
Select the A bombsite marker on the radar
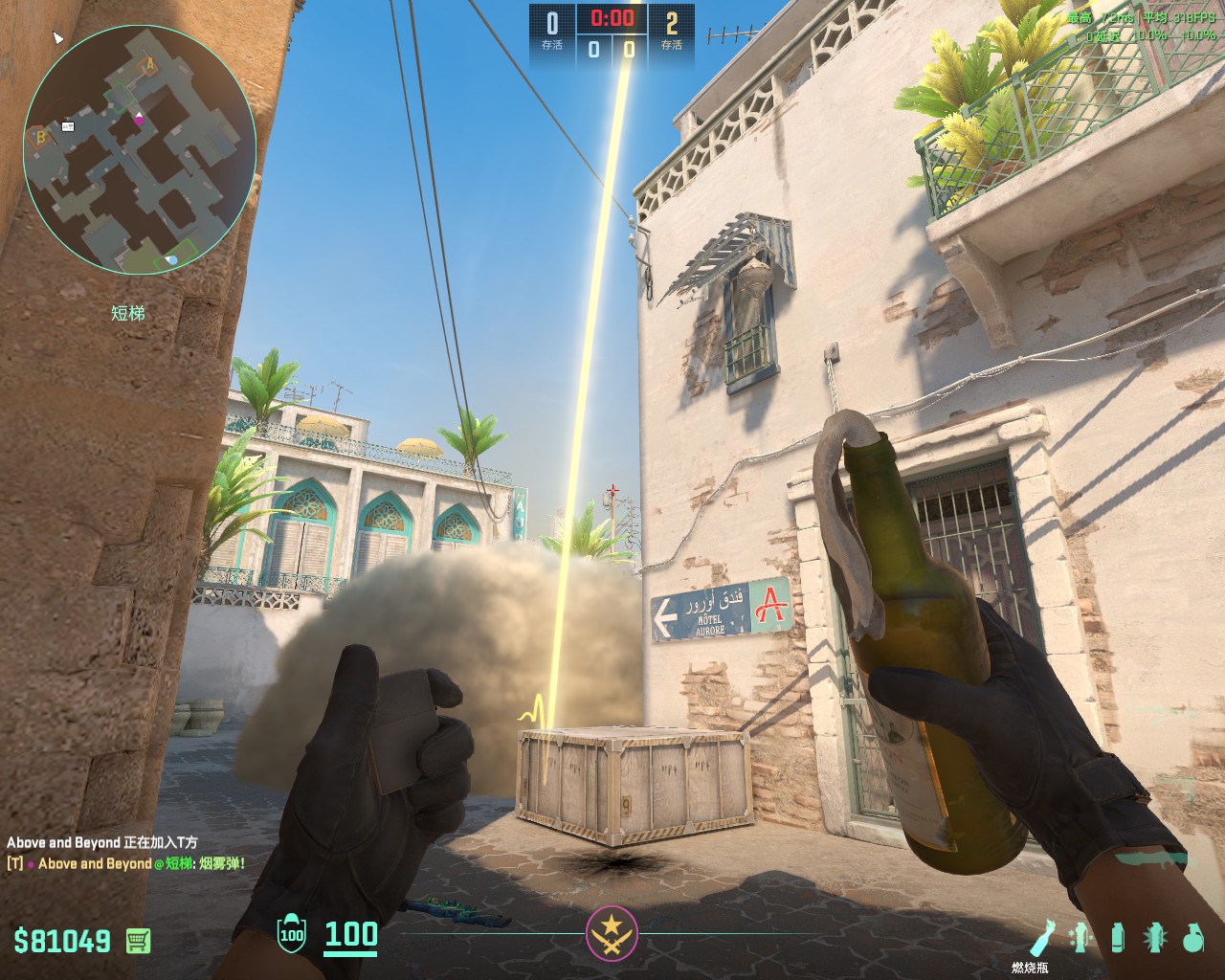(148, 66)
